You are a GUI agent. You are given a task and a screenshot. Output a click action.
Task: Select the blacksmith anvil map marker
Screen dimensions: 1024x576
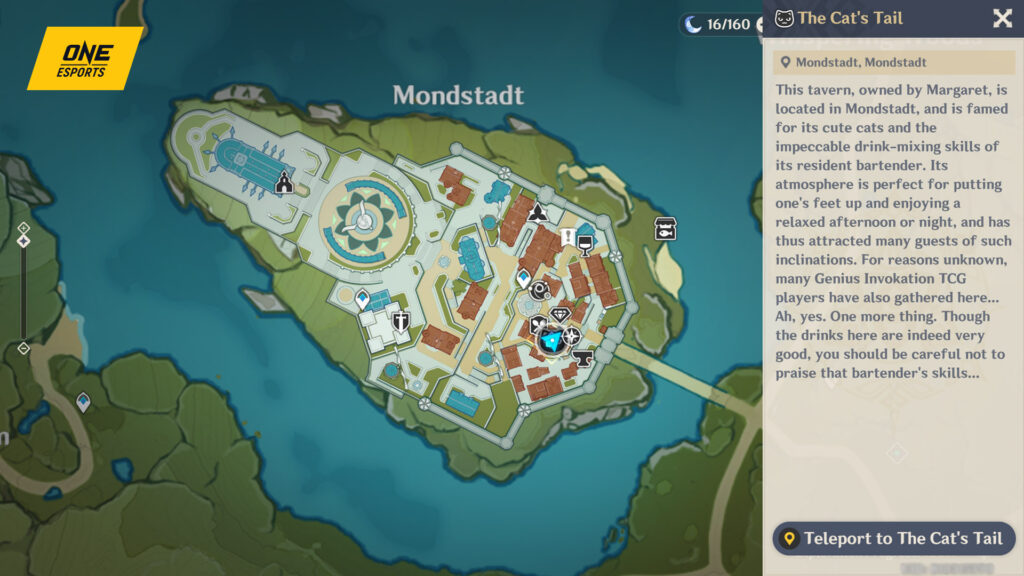582,357
